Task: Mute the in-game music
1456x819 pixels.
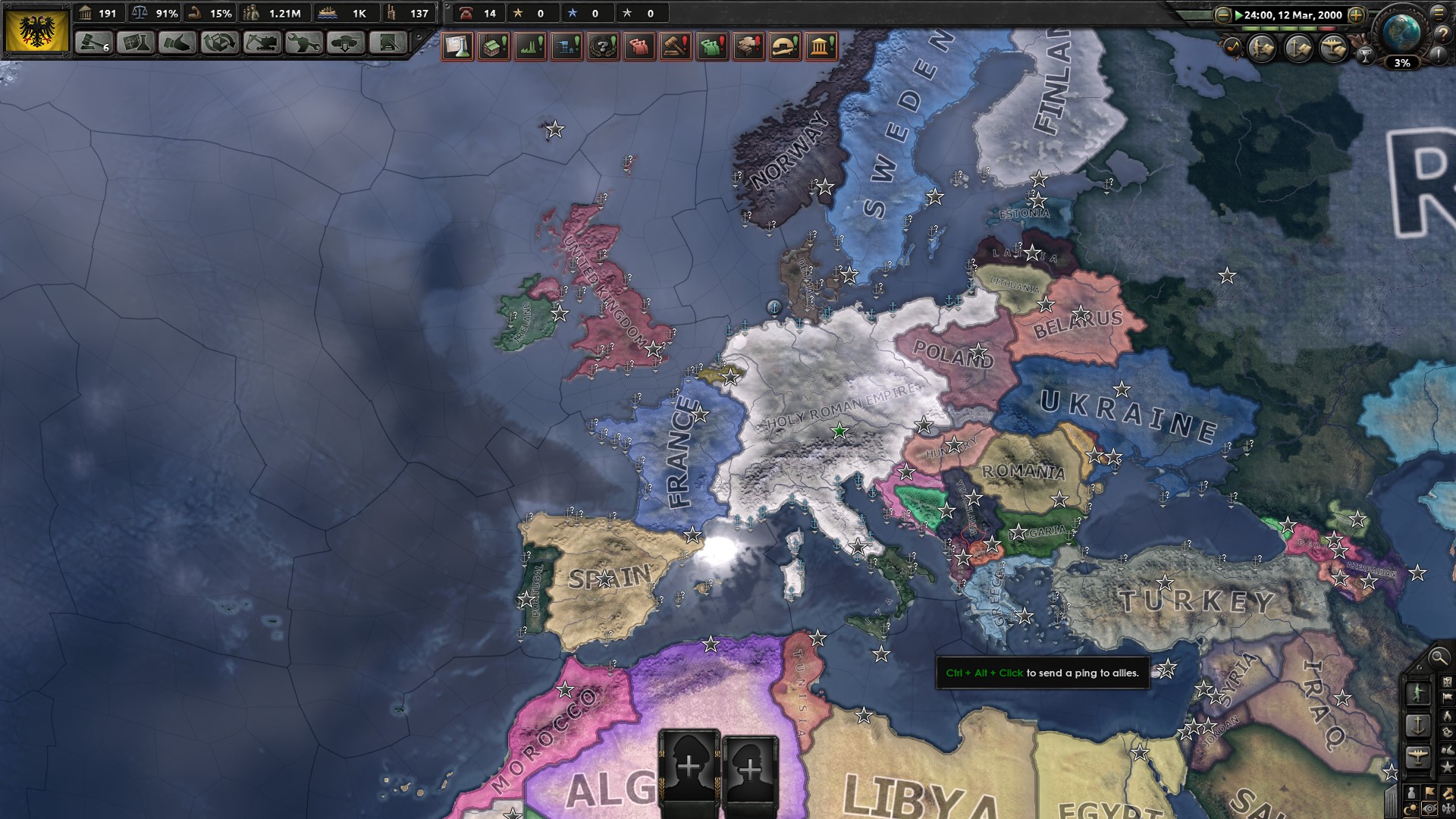Action: 1234,47
